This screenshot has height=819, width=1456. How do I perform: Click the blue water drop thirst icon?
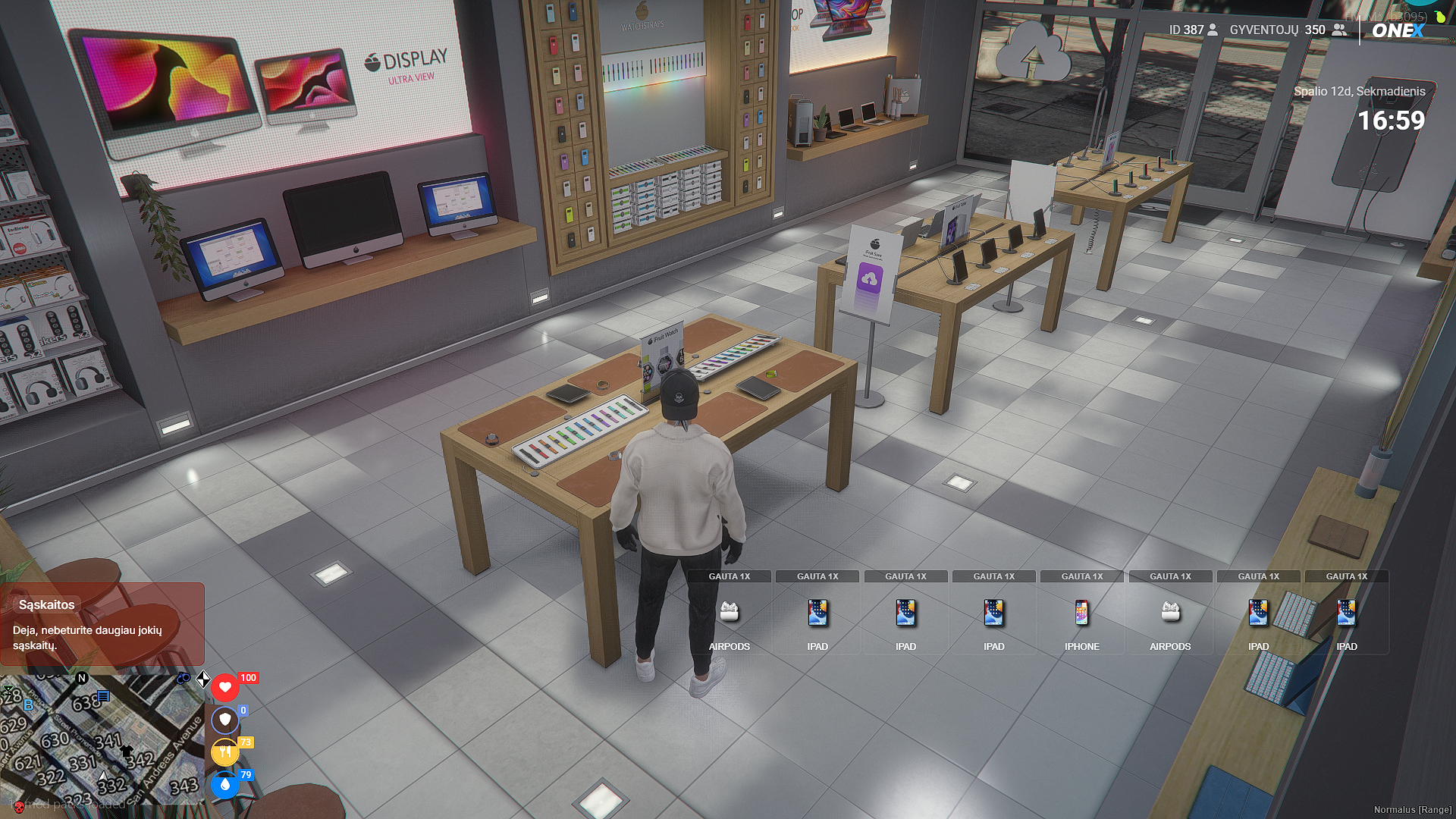(x=224, y=785)
